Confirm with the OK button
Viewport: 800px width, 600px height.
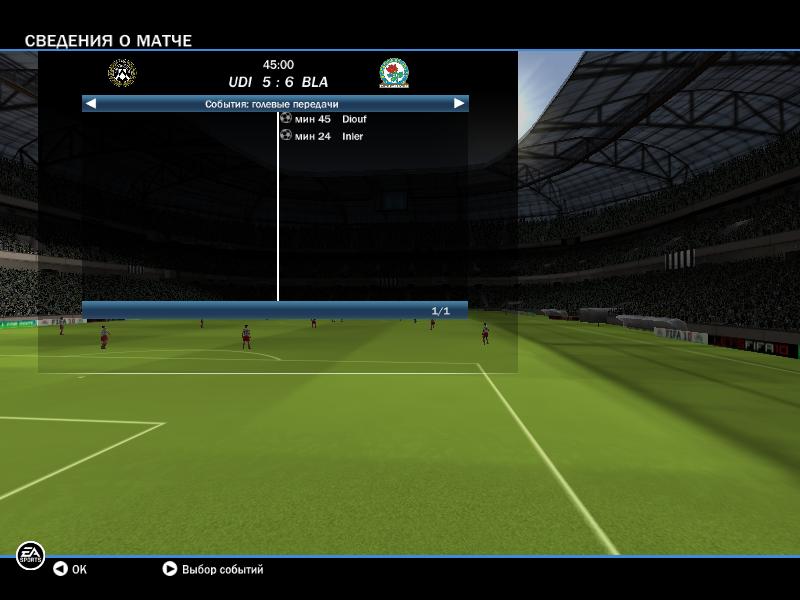70,569
